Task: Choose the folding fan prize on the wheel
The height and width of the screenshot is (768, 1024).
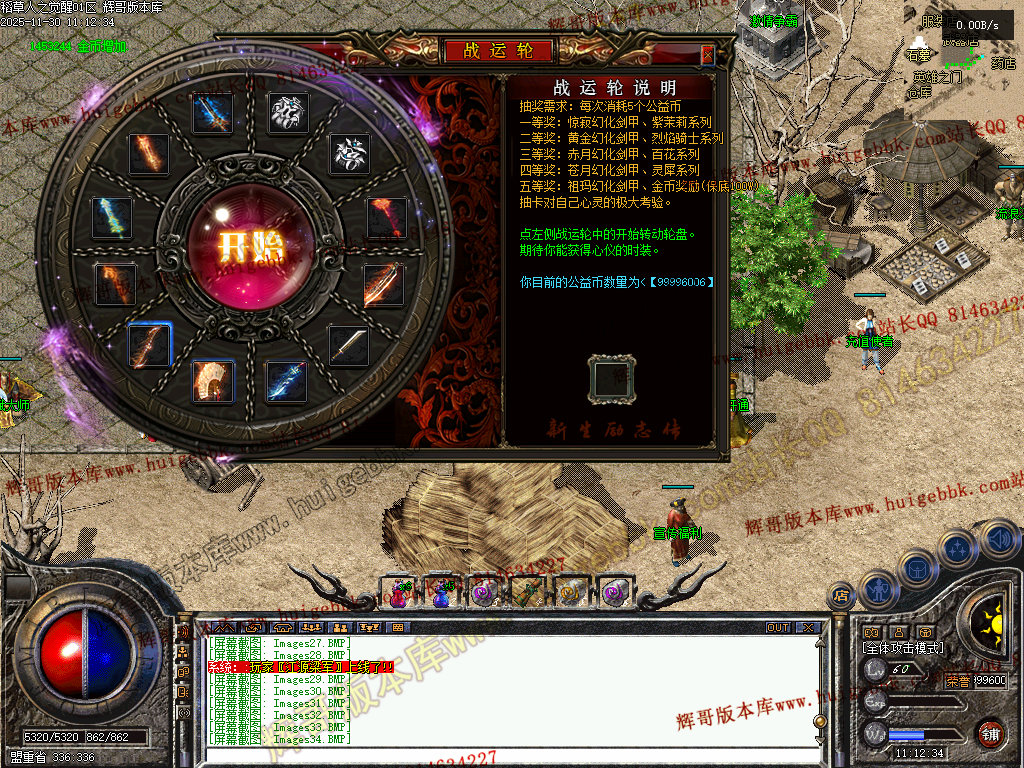Action: tap(213, 381)
